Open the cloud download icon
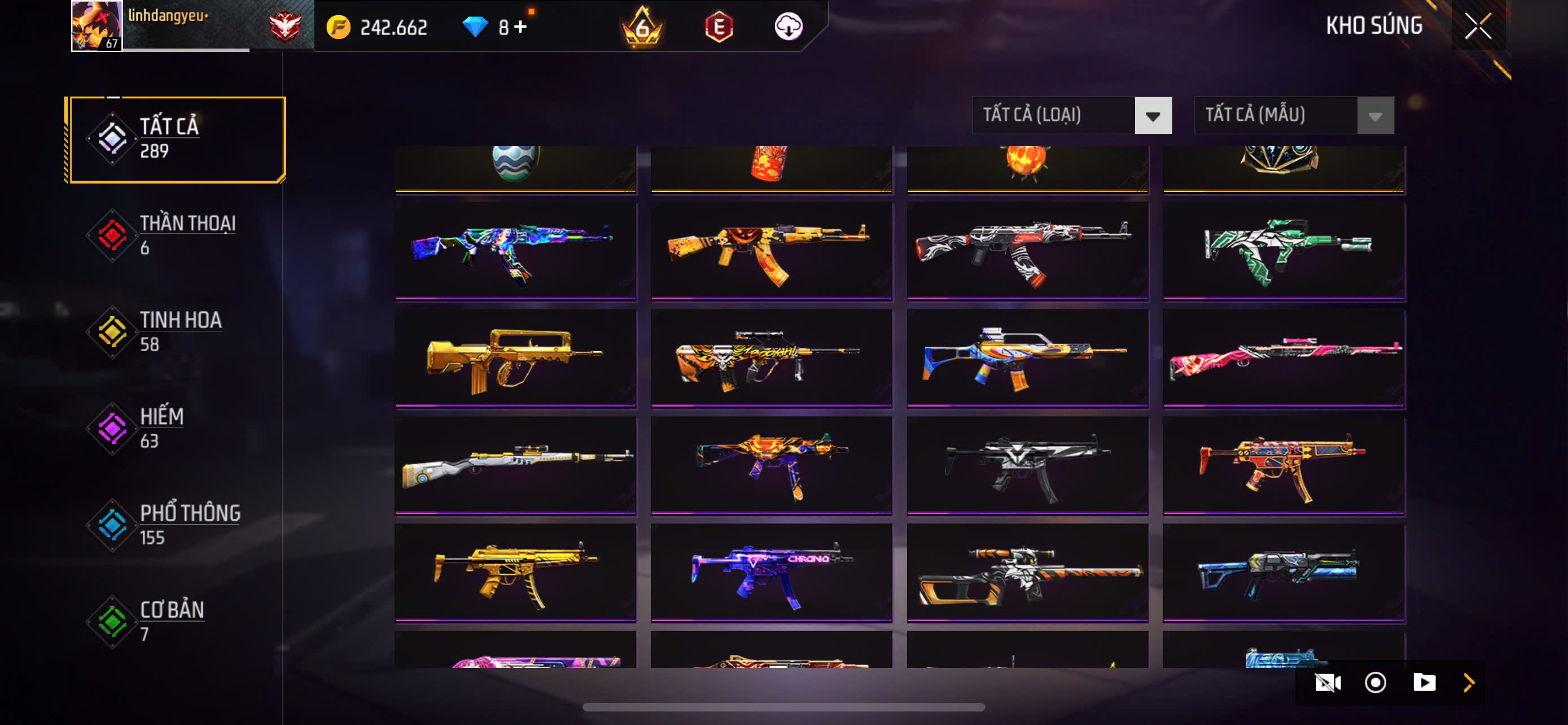The width and height of the screenshot is (1568, 725). click(789, 27)
